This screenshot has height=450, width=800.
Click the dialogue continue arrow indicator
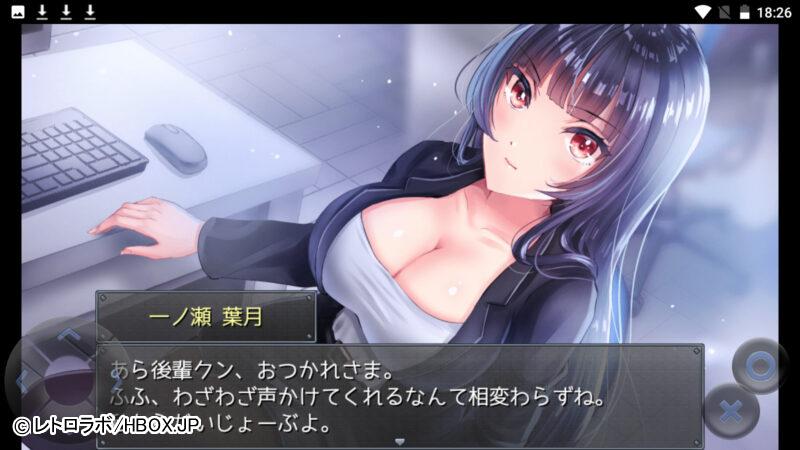point(400,440)
